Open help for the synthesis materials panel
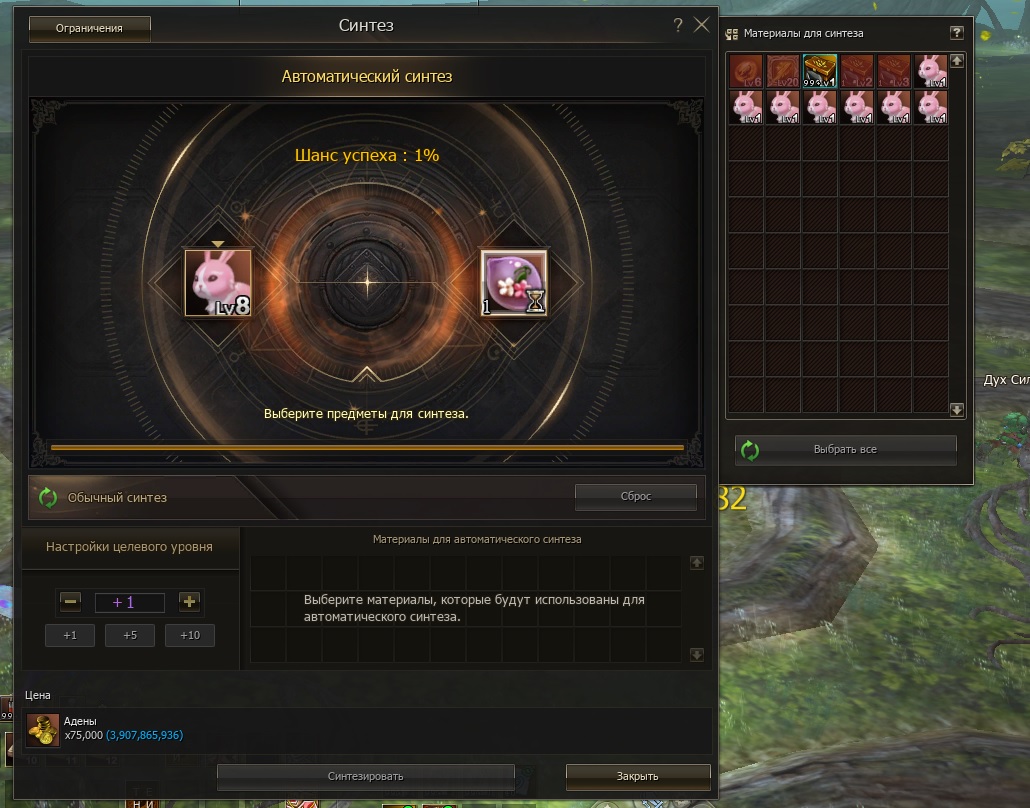The image size is (1030, 808). click(956, 33)
